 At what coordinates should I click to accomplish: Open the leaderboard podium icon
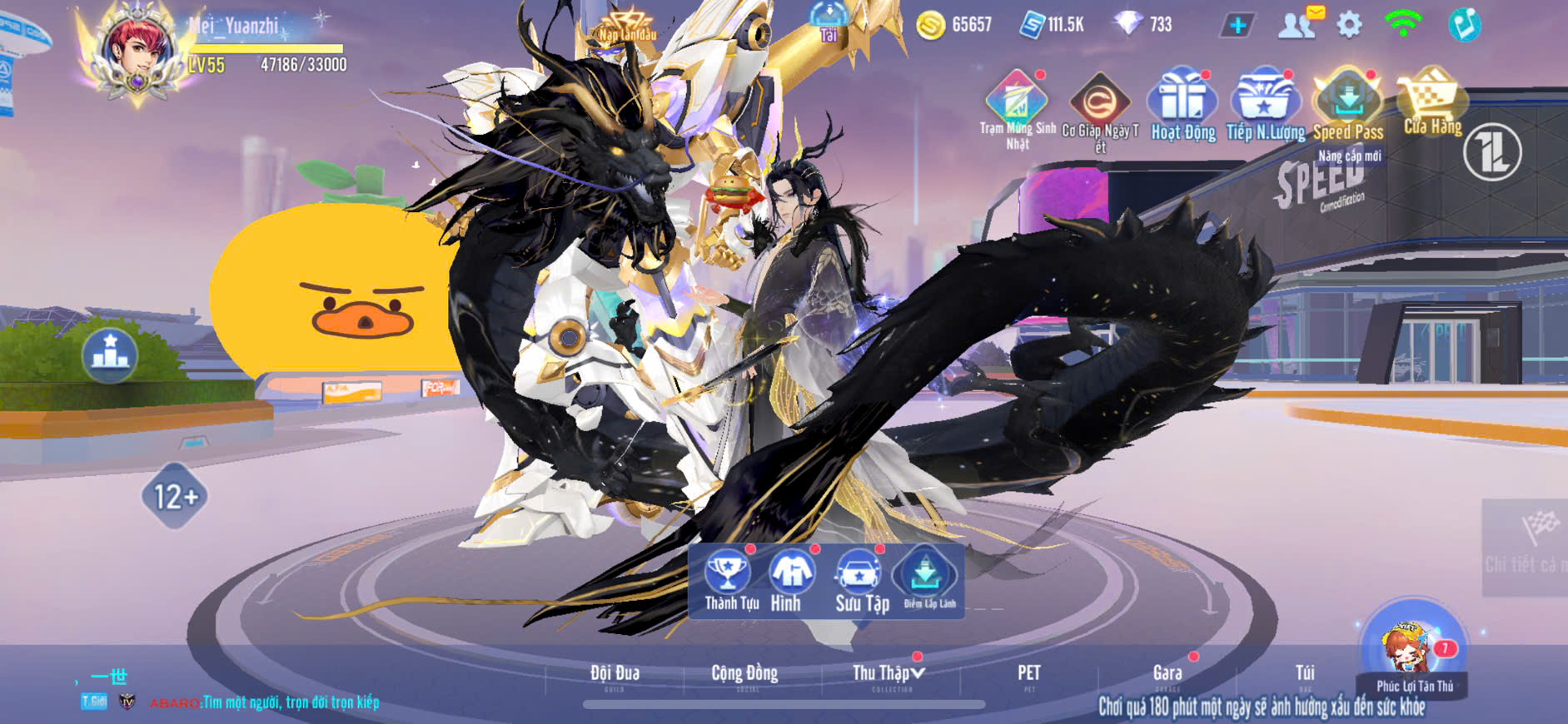[110, 353]
